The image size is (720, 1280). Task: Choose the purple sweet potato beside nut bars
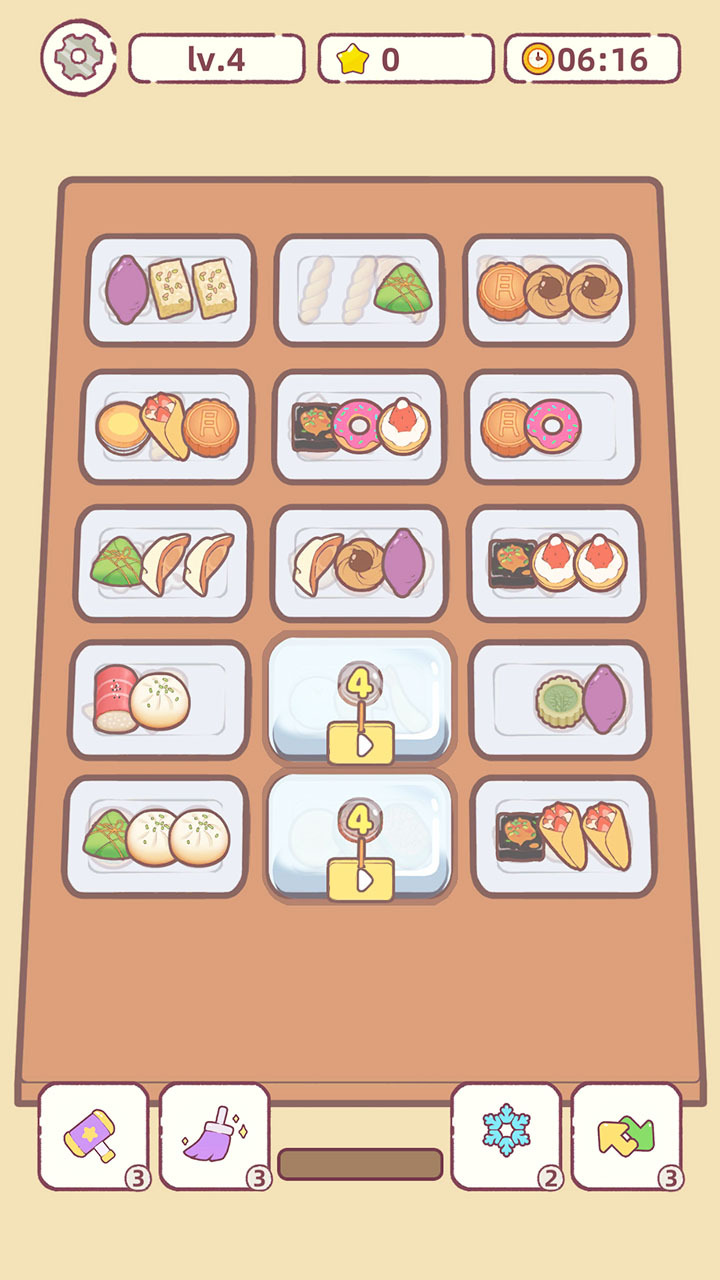point(126,287)
